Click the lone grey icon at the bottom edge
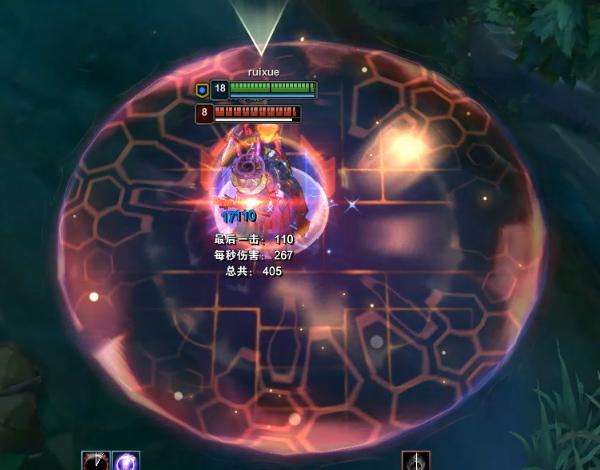Screen dimensions: 600x470 pos(416,461)
